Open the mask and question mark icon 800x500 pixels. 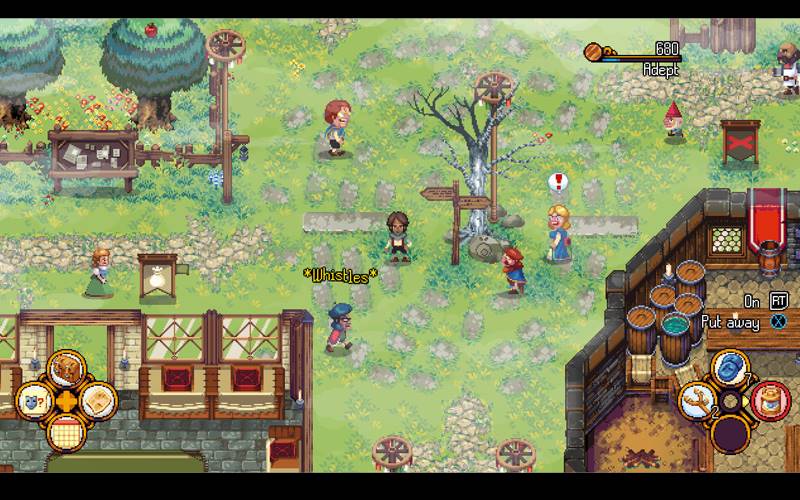tap(33, 399)
